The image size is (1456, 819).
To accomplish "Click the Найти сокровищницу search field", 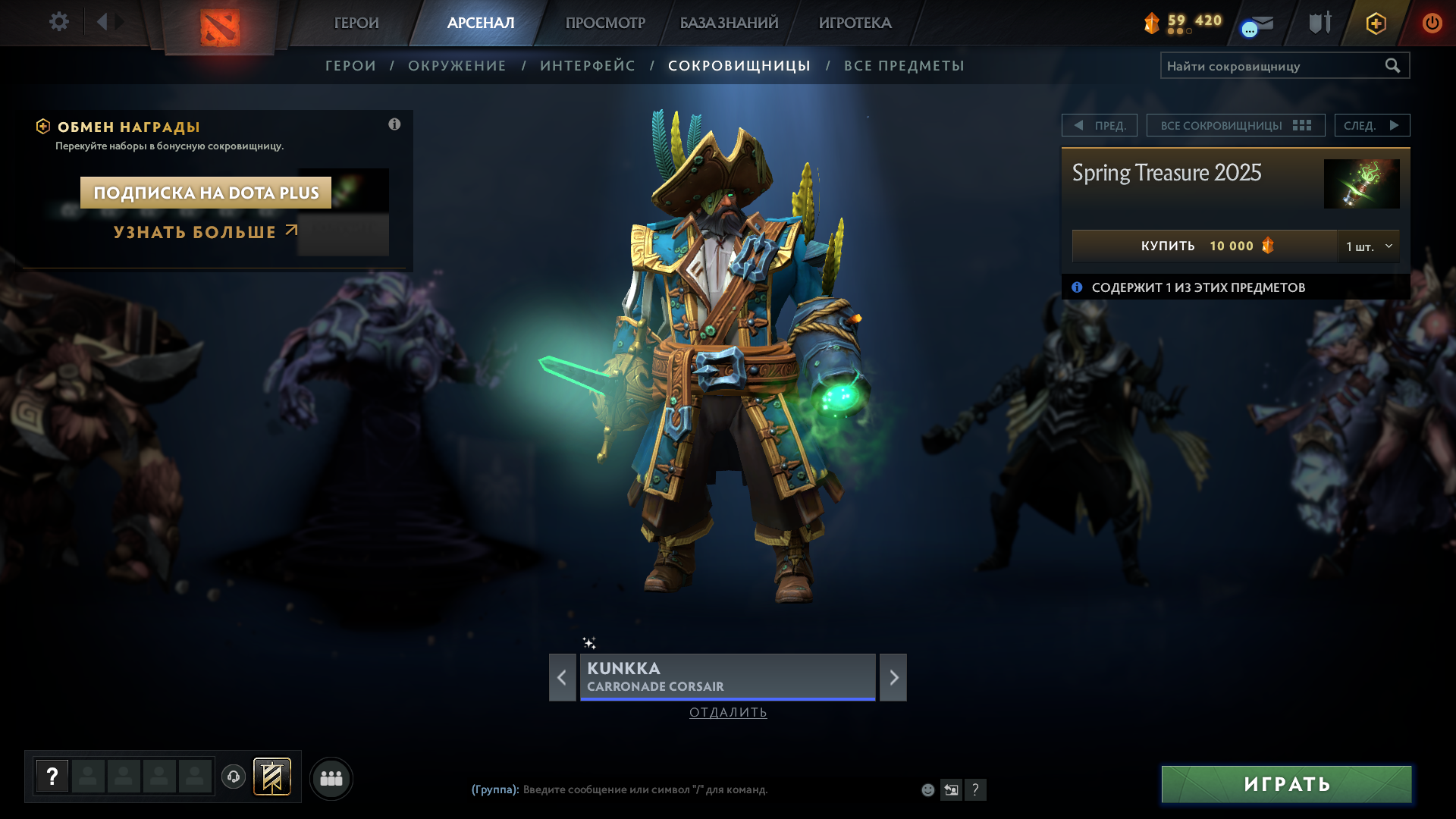I will [1272, 66].
